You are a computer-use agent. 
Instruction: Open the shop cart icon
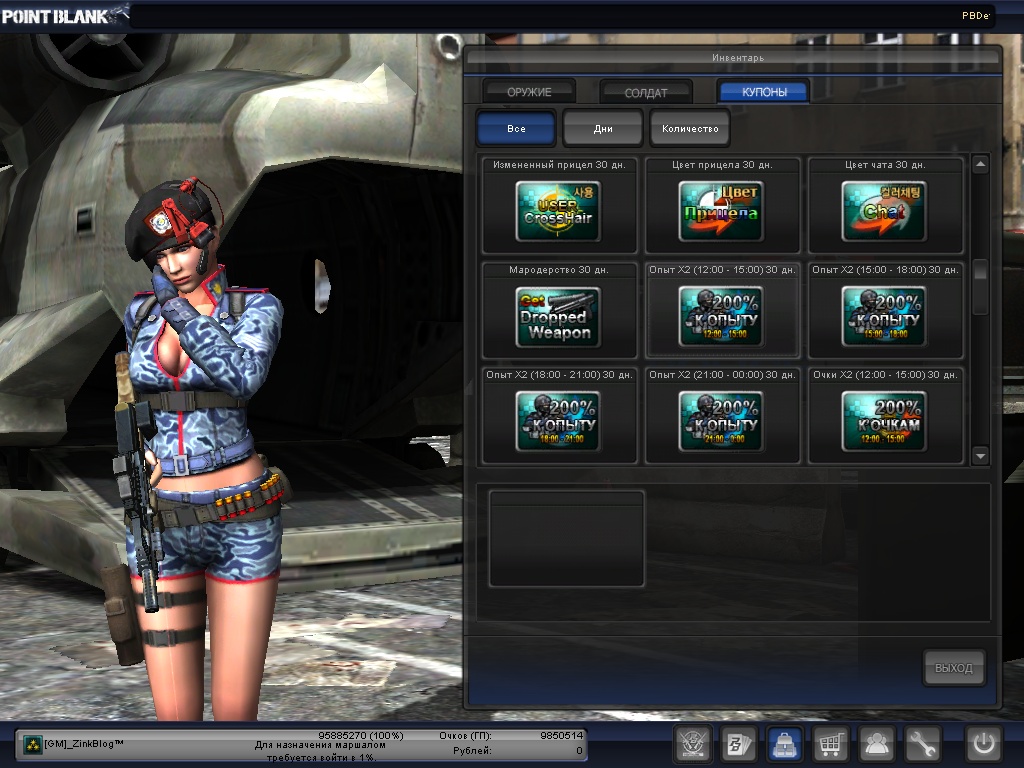(x=829, y=744)
